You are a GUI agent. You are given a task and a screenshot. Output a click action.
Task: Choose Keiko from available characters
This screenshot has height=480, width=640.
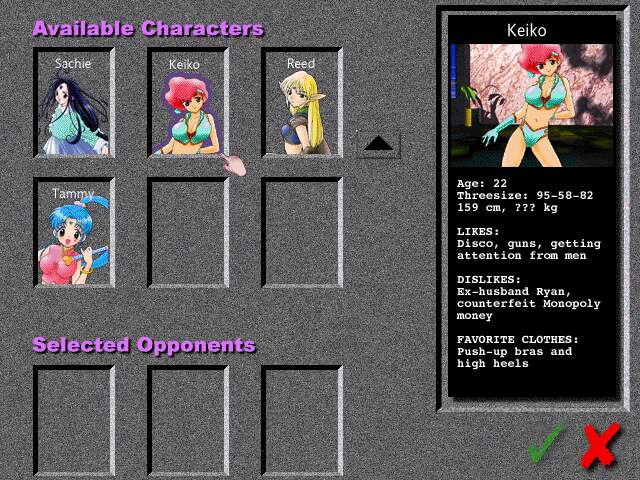(x=187, y=103)
